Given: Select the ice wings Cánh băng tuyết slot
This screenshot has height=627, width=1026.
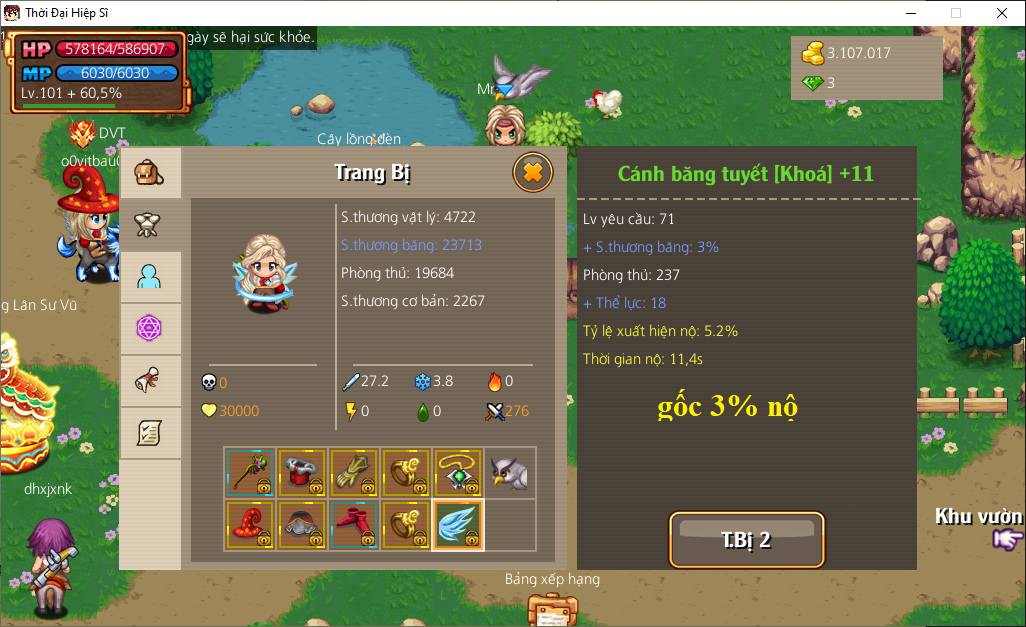Looking at the screenshot, I should tap(458, 525).
